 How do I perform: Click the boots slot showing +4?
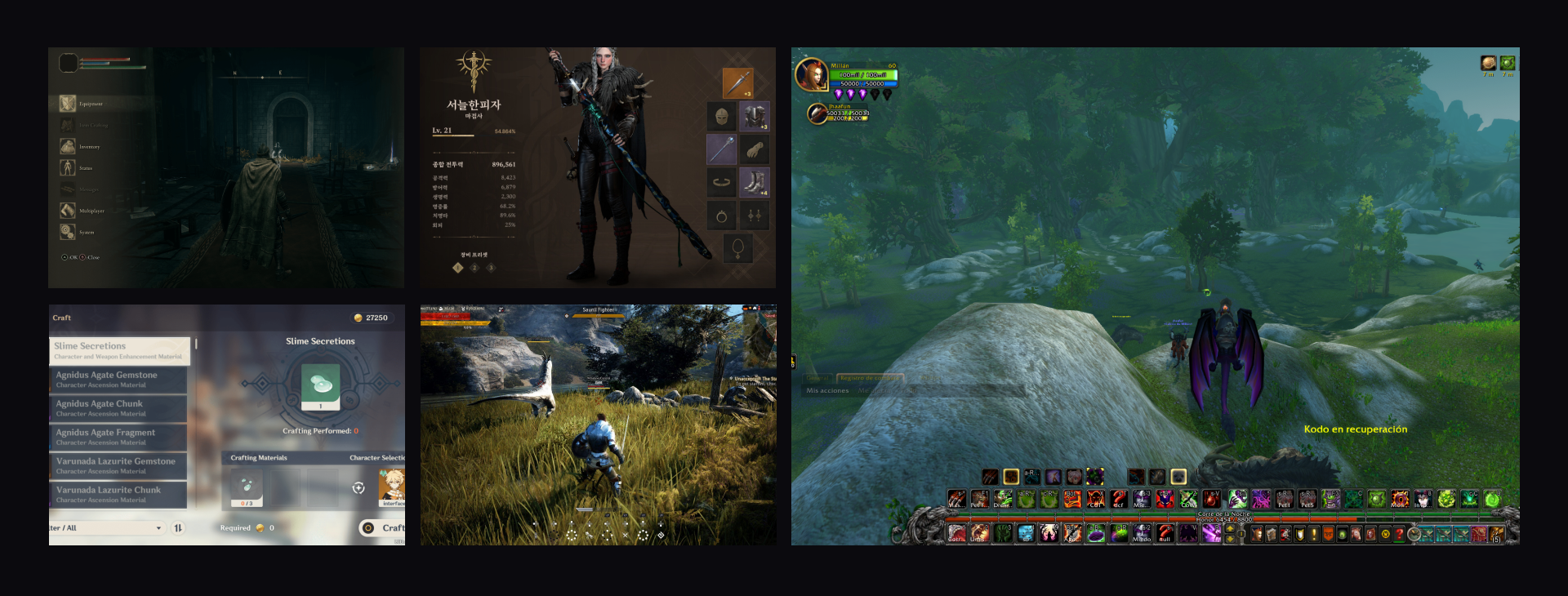coord(754,180)
